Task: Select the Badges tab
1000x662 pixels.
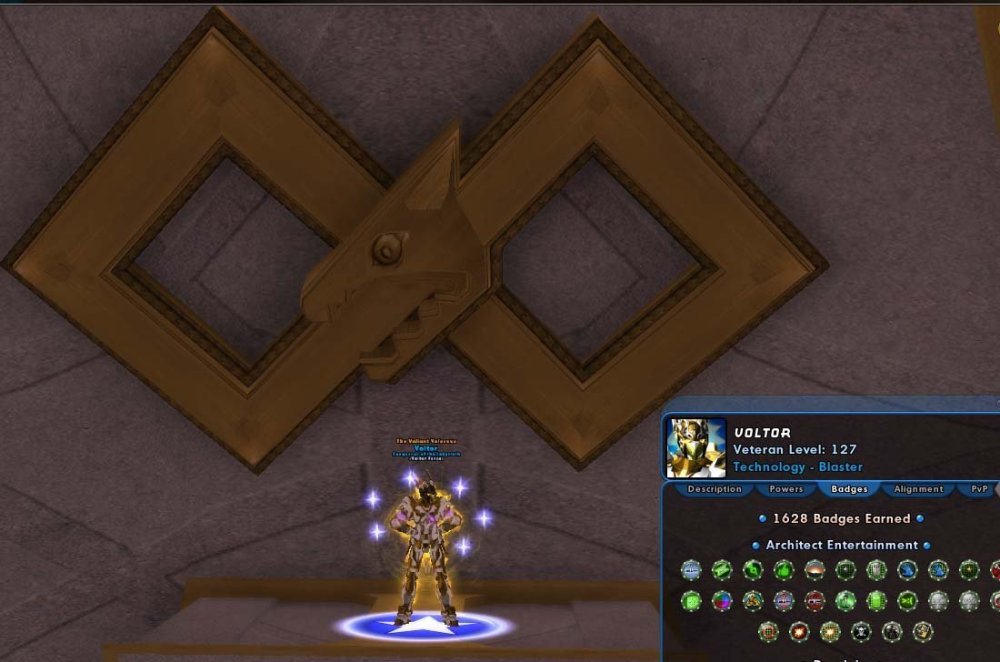Action: [x=849, y=489]
